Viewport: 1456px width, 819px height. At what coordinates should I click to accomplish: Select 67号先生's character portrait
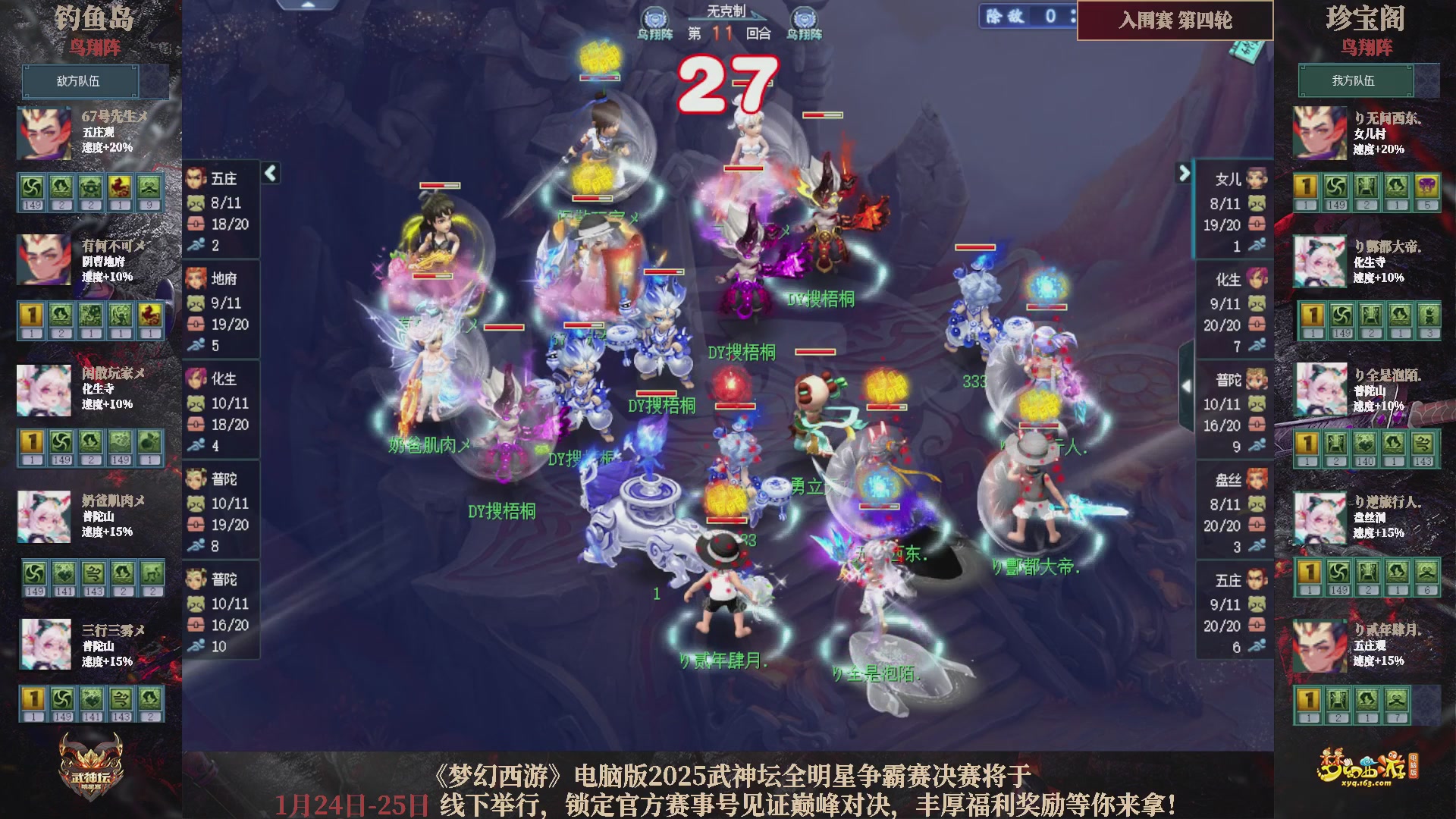[43, 133]
